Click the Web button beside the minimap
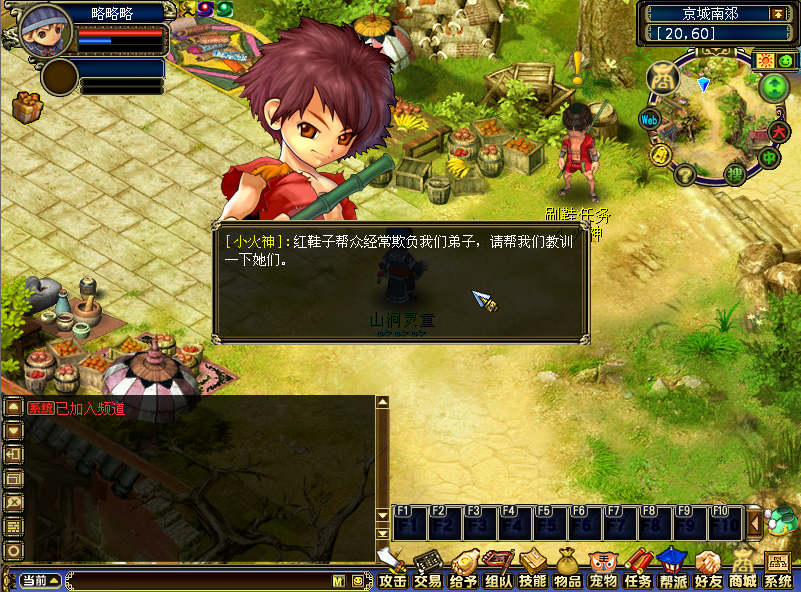Viewport: 801px width, 592px height. [649, 119]
